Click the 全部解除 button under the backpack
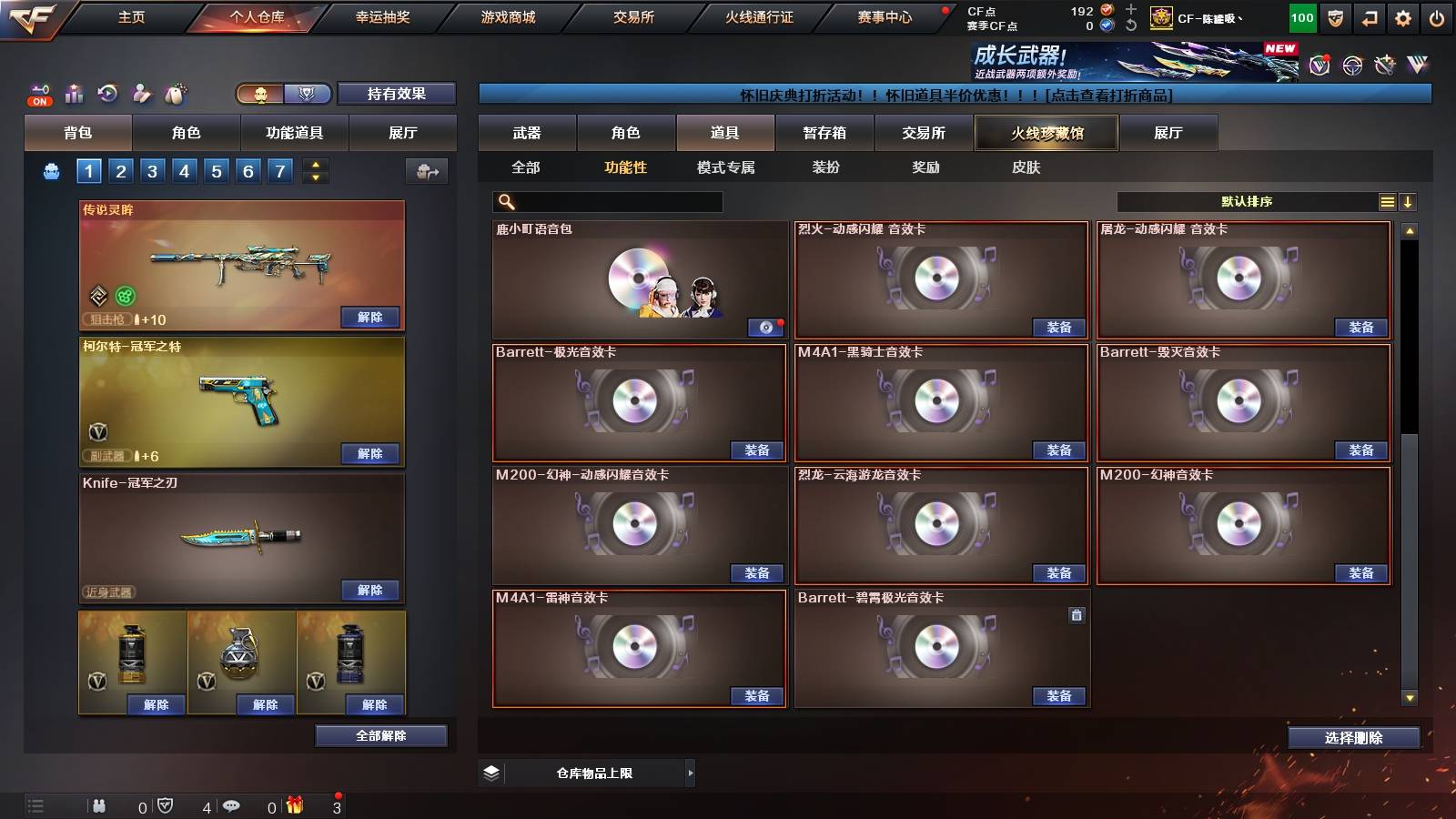The image size is (1456, 819). 381,735
